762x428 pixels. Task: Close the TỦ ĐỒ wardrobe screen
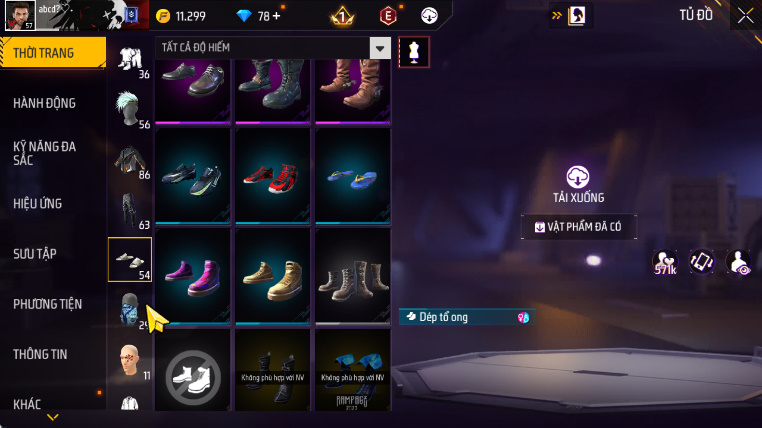point(745,15)
